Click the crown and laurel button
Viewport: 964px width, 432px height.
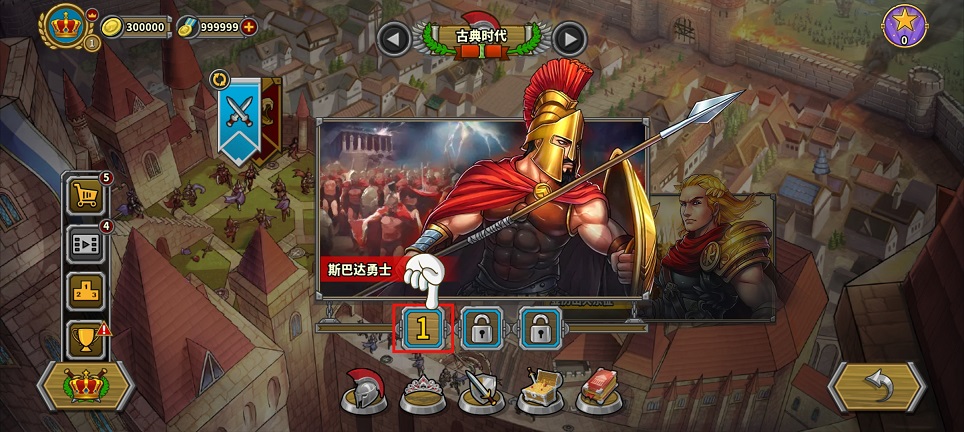(x=85, y=385)
